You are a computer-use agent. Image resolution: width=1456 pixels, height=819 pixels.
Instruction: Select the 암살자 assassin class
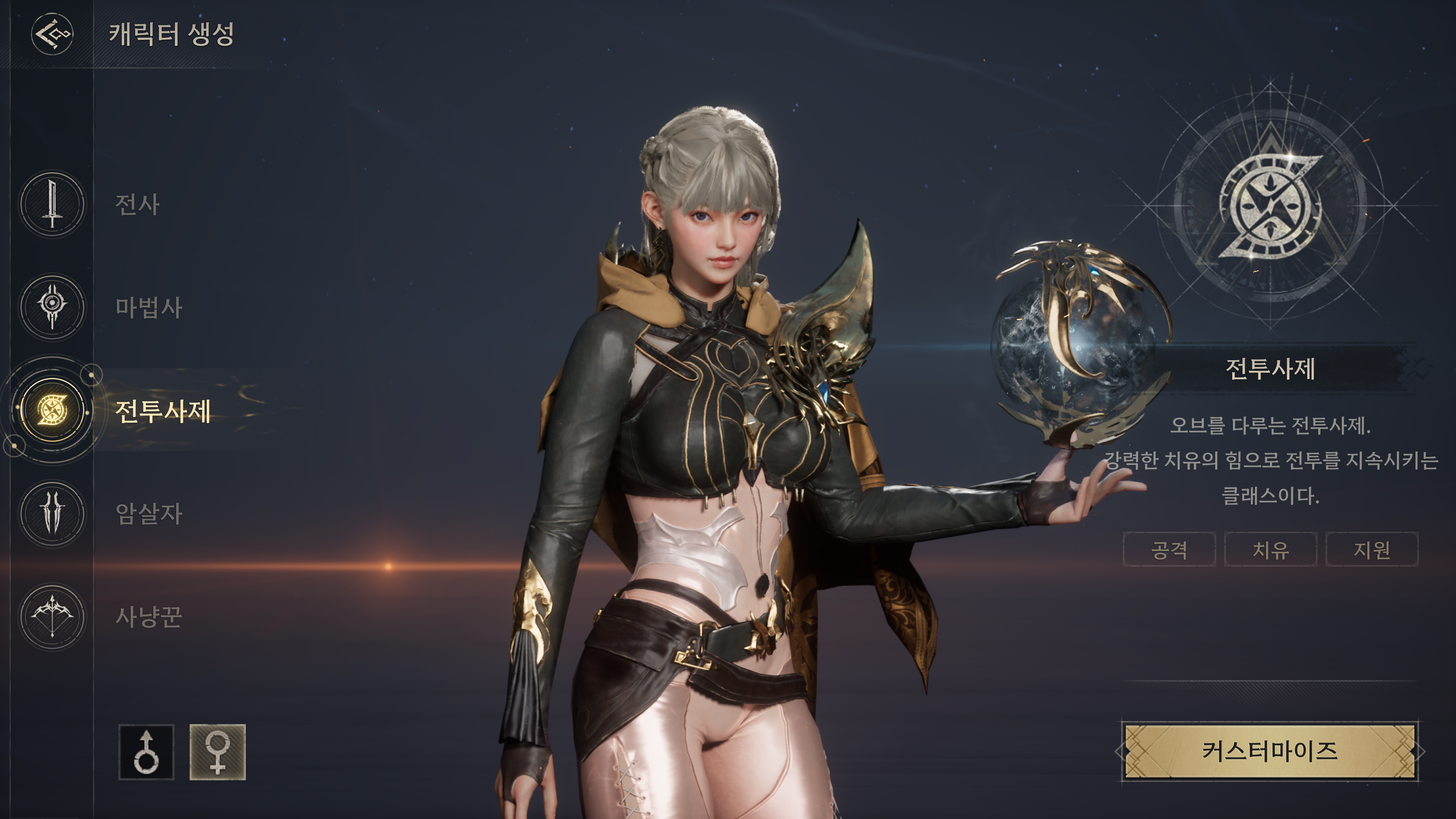(53, 513)
